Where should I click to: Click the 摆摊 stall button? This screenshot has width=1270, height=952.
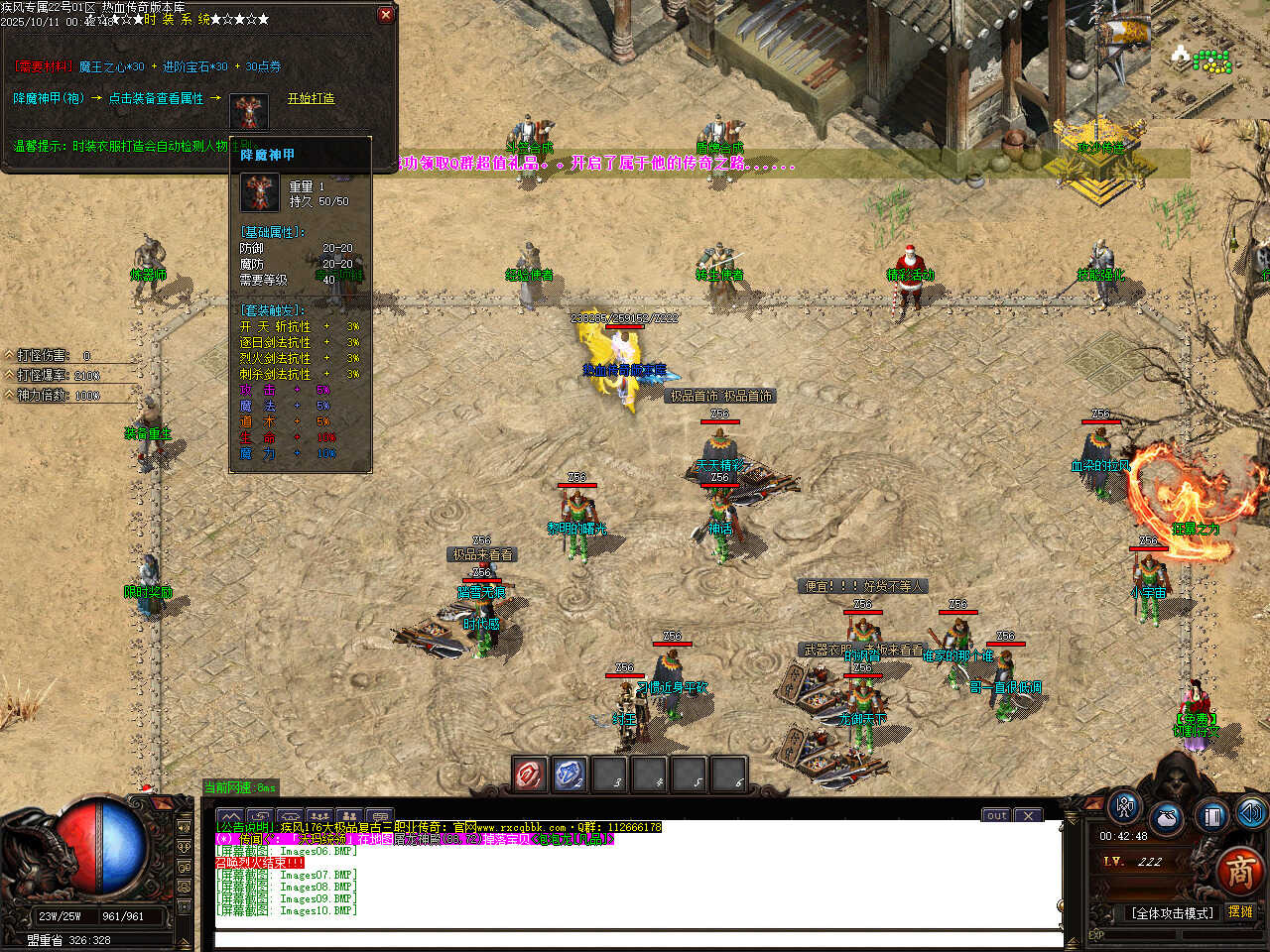coord(1240,912)
